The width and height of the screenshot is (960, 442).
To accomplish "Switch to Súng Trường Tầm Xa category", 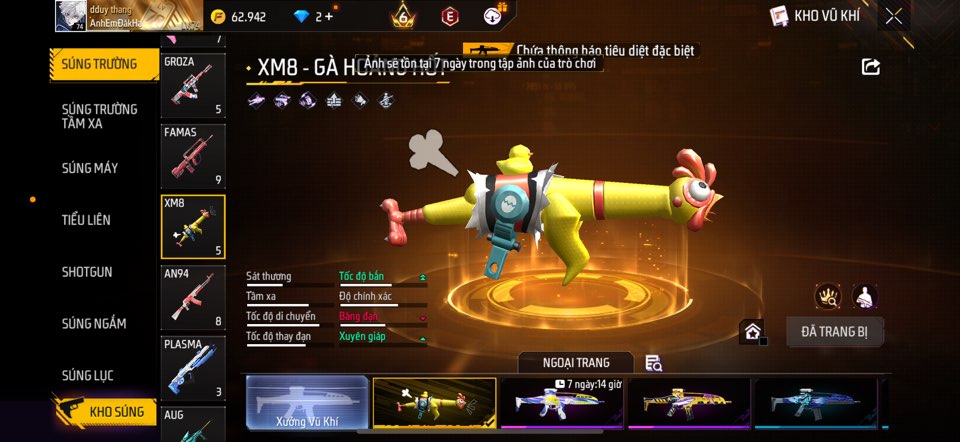I will coord(100,116).
